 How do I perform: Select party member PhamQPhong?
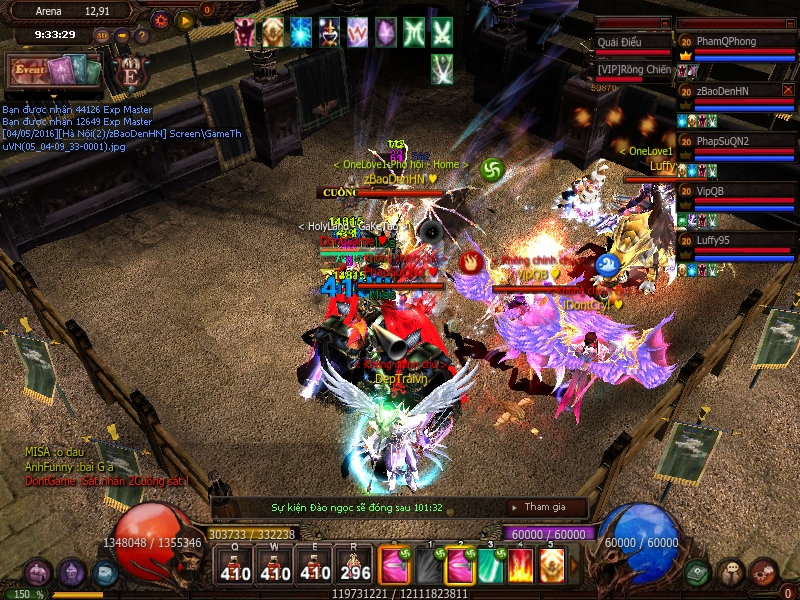pos(736,42)
